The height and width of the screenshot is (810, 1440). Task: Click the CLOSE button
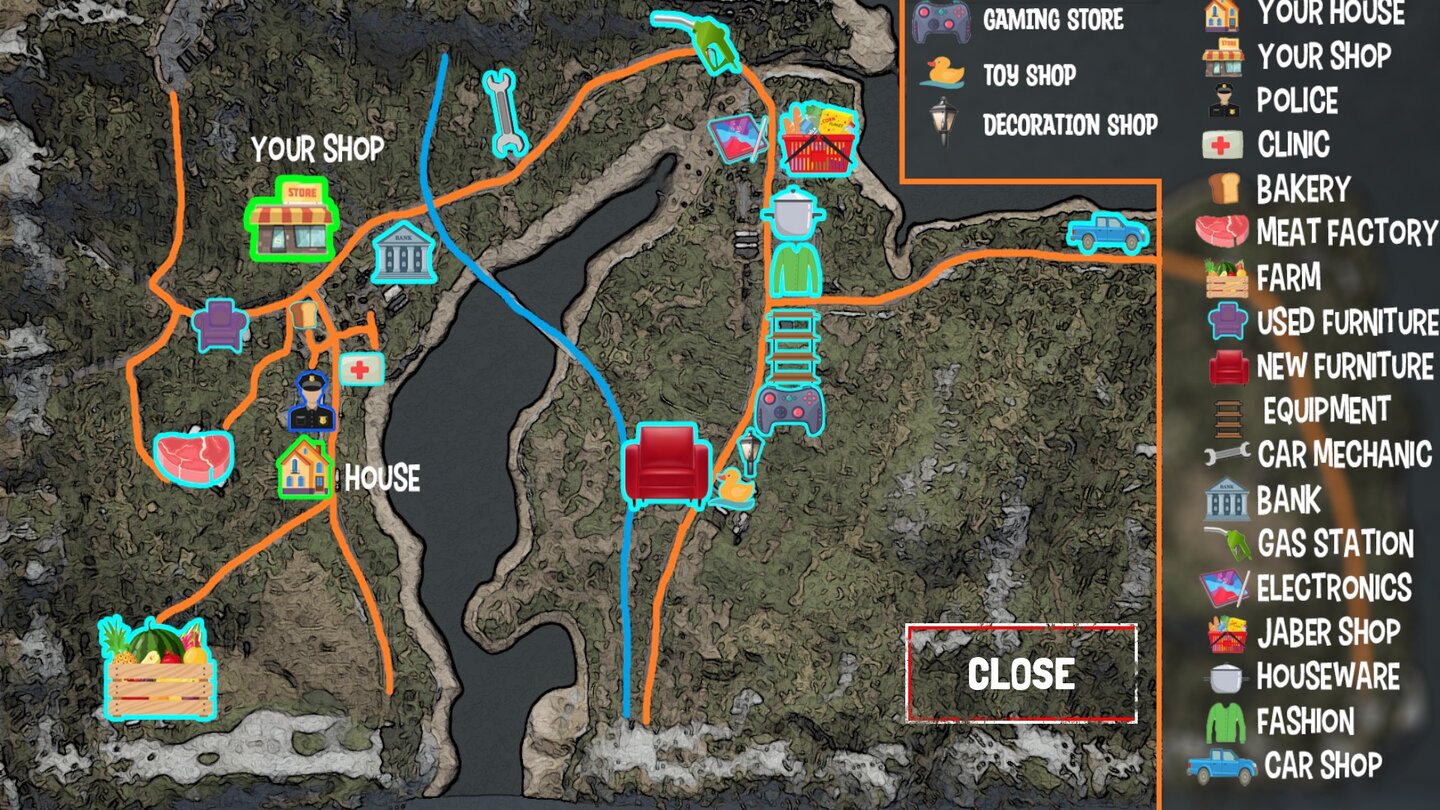(x=1022, y=675)
